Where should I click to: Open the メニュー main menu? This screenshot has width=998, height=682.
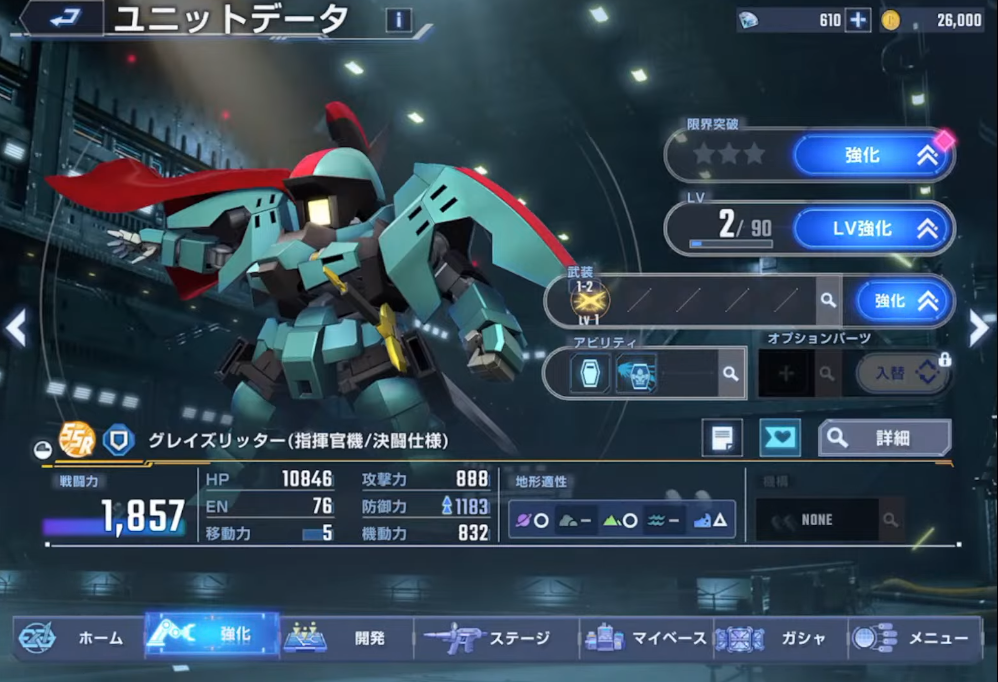[914, 638]
